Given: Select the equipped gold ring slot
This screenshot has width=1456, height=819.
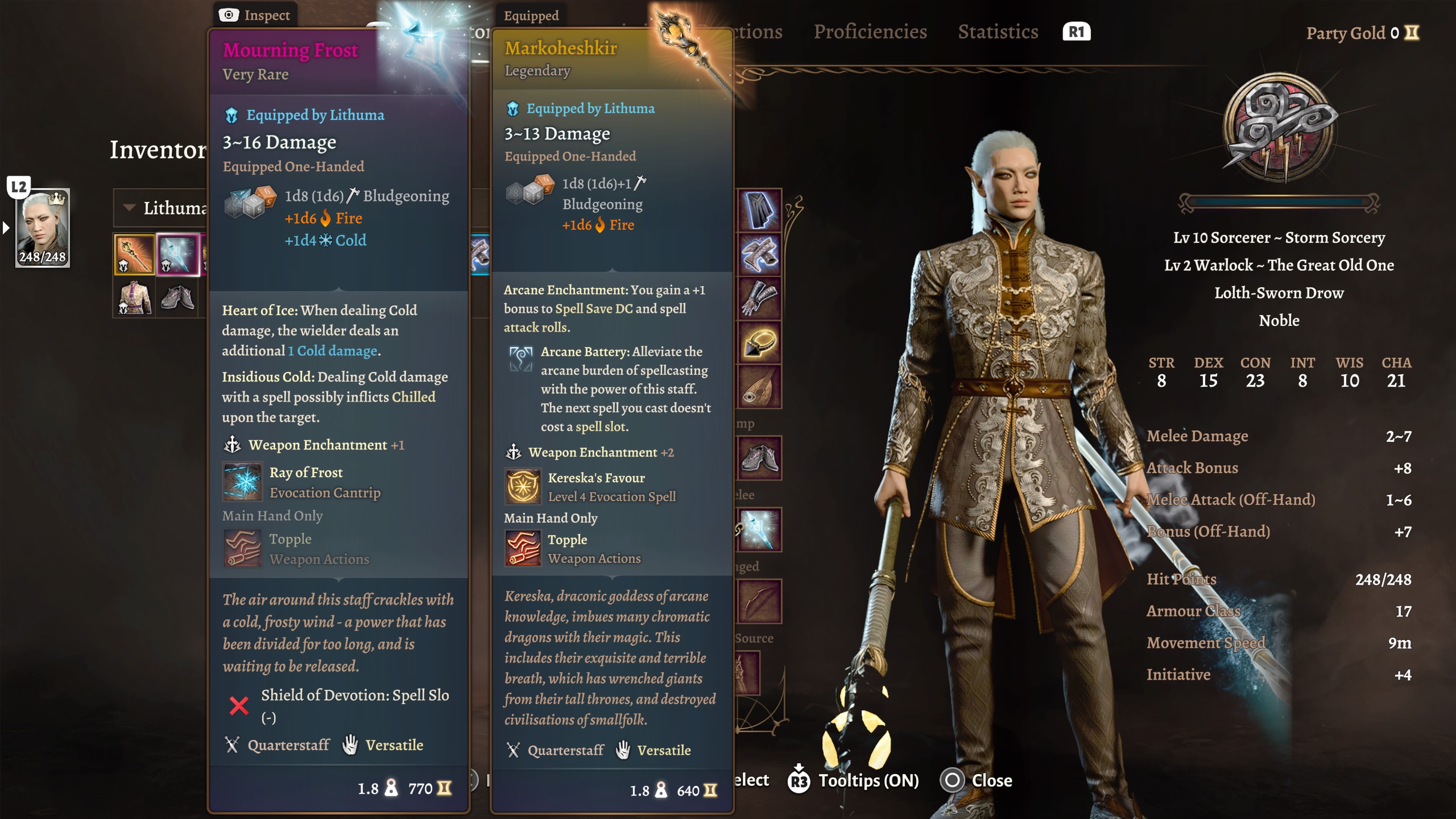Looking at the screenshot, I should click(x=759, y=342).
